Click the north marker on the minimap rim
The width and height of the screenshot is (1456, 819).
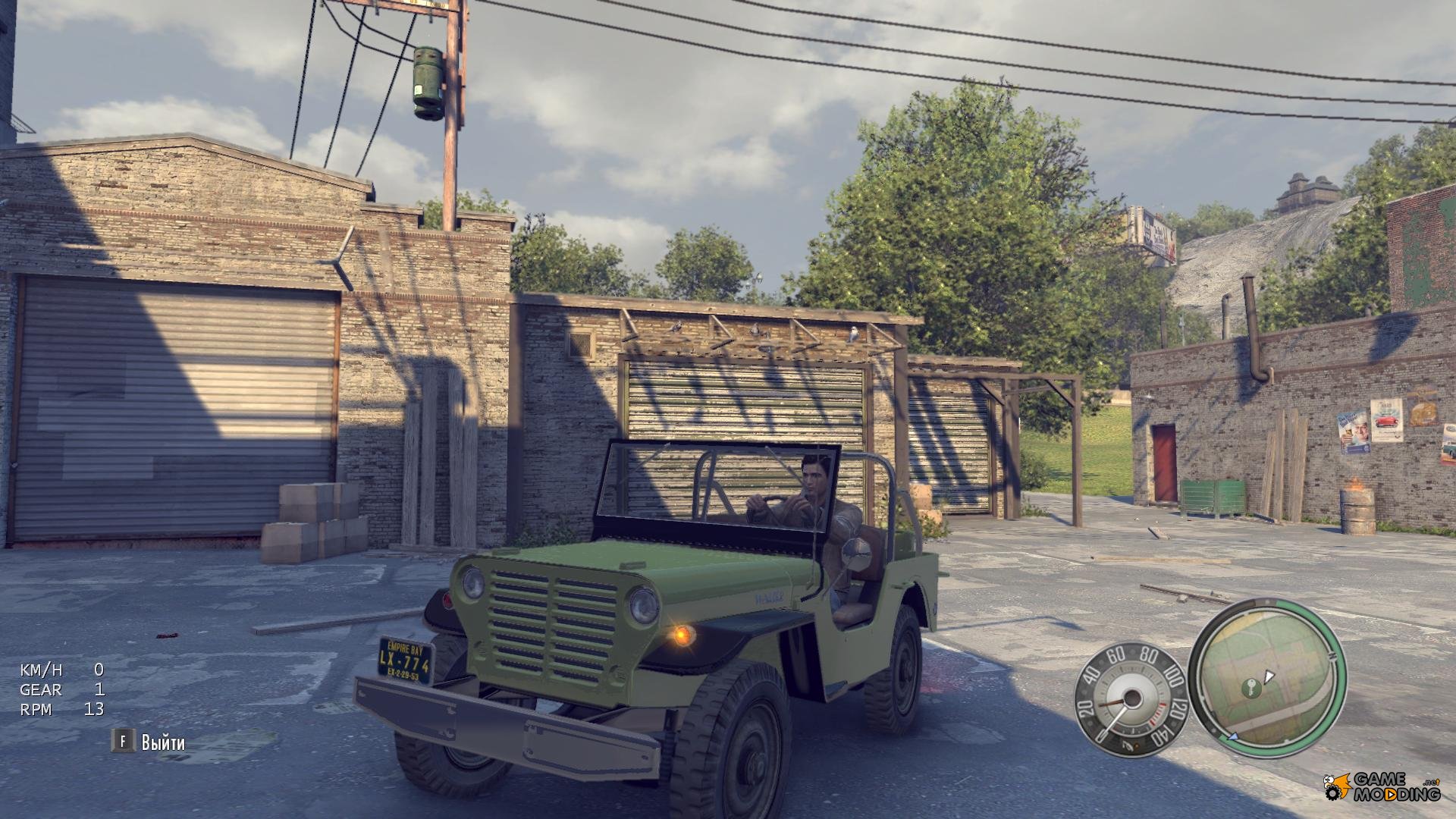coord(1332,657)
